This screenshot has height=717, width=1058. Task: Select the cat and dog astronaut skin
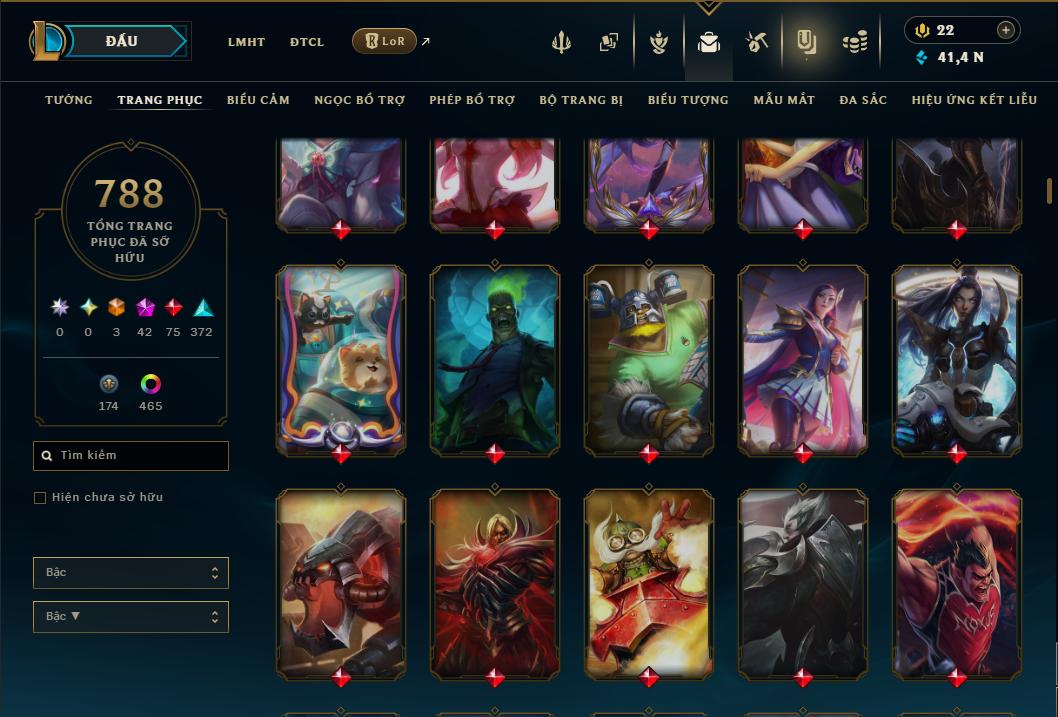[x=341, y=358]
